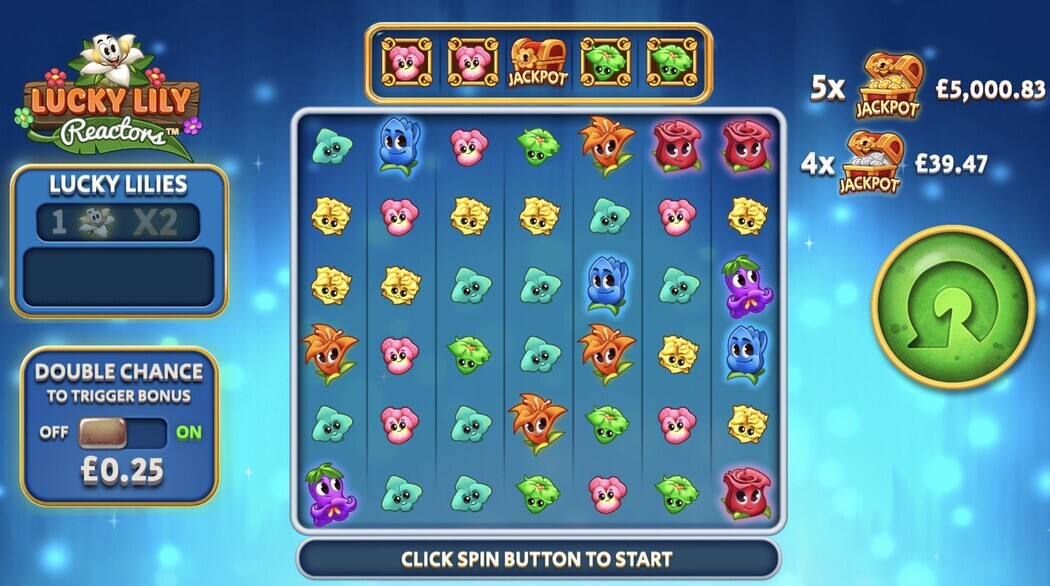
Task: Toggle the Double Chance bonus switch
Action: point(123,433)
